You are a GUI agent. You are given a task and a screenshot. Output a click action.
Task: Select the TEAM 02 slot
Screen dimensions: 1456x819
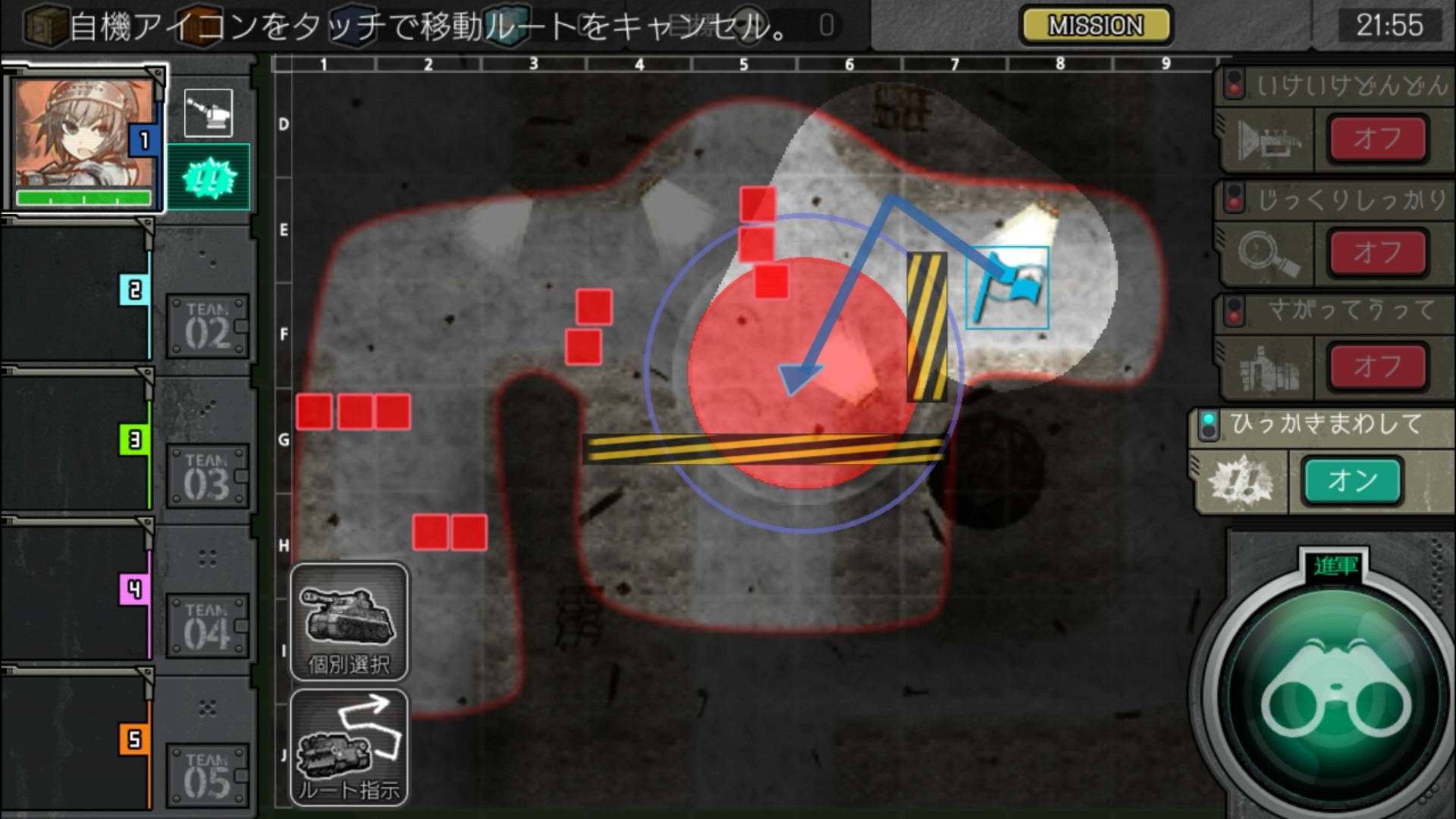click(207, 327)
